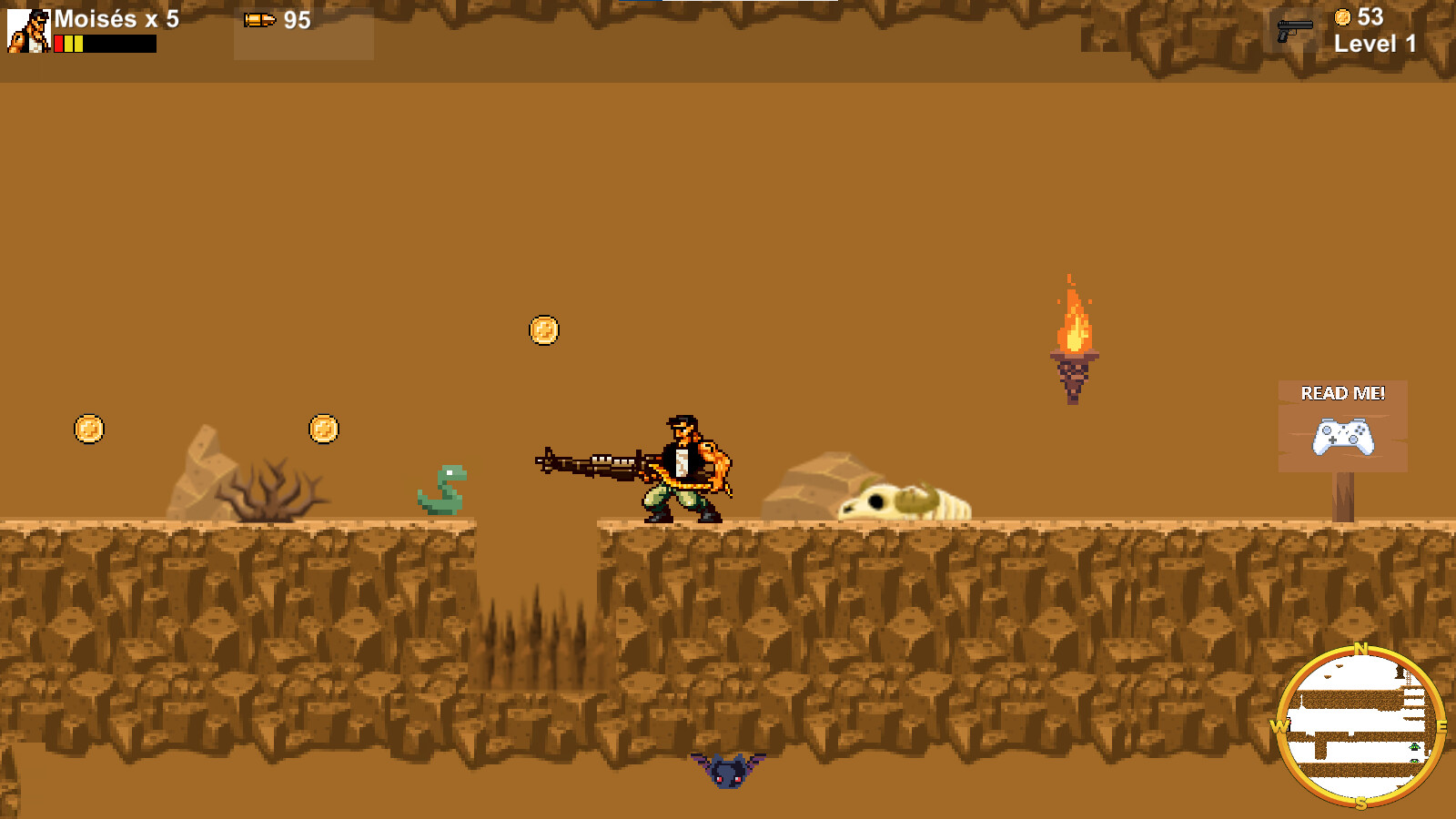Click the green snake enemy
Screen dimensions: 1456x819
click(x=443, y=490)
